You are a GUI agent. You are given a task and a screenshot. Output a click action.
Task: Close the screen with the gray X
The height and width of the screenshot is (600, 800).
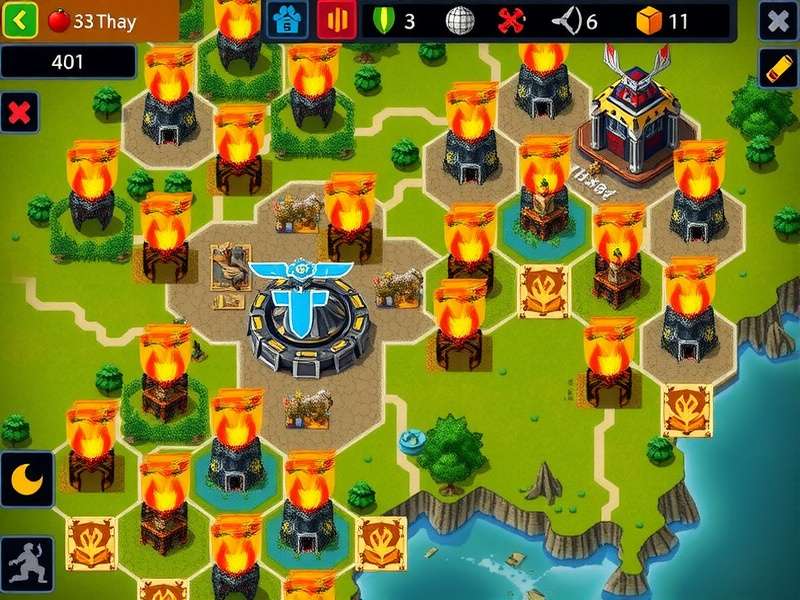tap(777, 20)
